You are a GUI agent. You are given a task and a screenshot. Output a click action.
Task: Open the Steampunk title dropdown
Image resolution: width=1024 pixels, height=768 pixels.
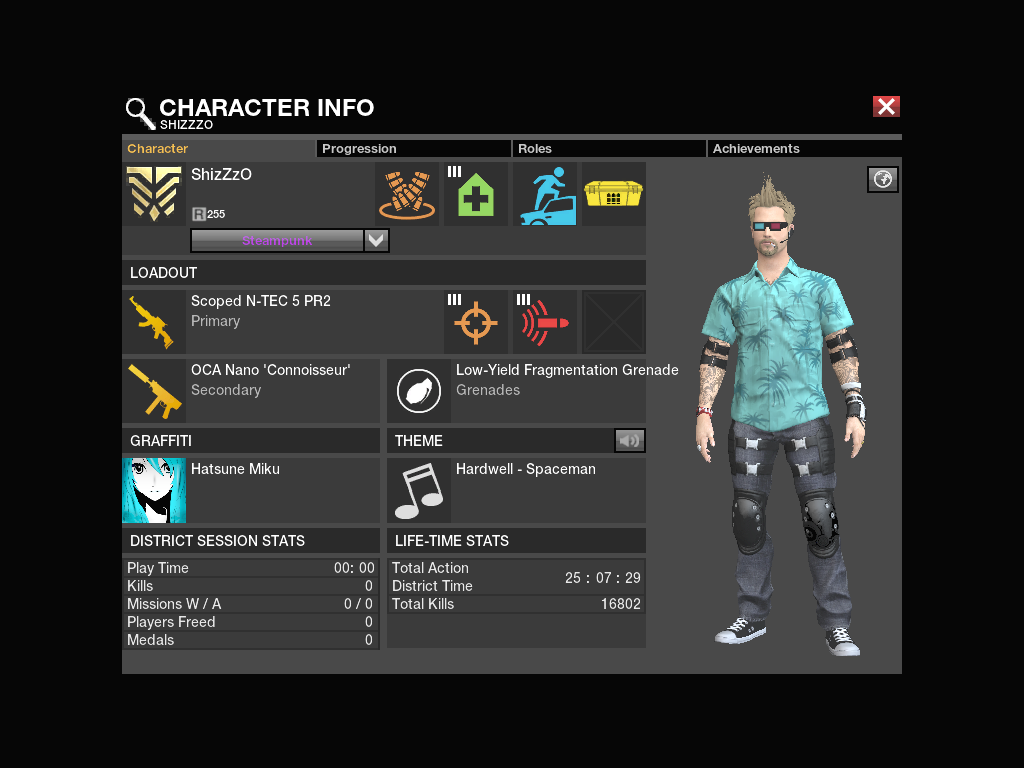tap(376, 240)
